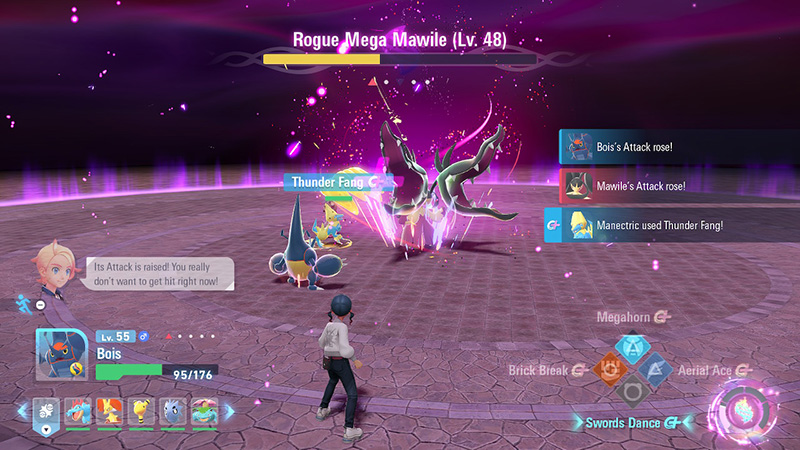Click the right arrow of the party bar

click(228, 411)
